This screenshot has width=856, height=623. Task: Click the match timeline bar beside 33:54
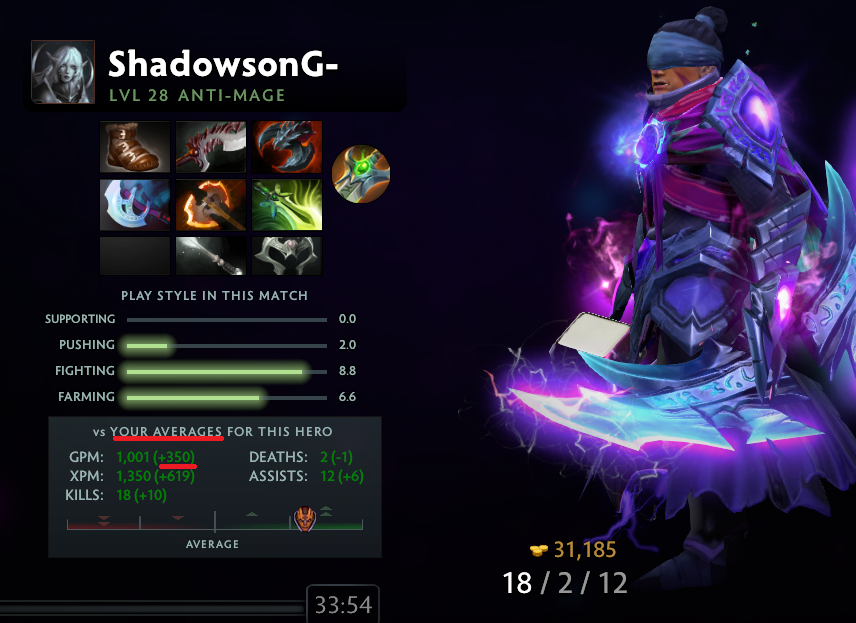[x=150, y=606]
